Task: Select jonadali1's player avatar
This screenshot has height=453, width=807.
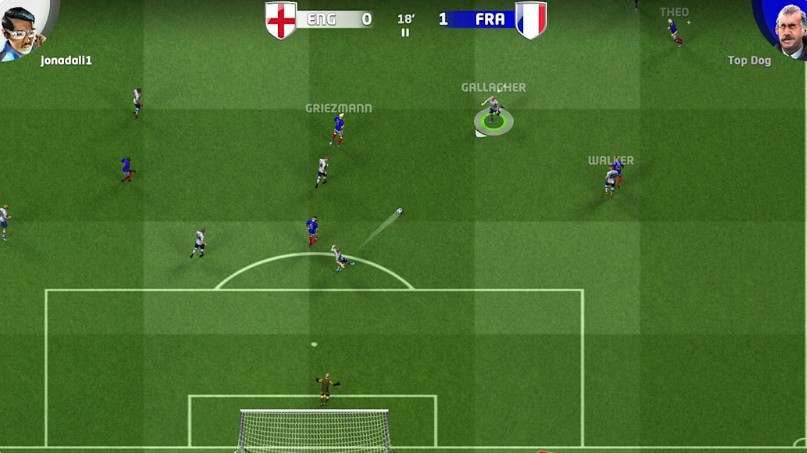Action: 22,28
